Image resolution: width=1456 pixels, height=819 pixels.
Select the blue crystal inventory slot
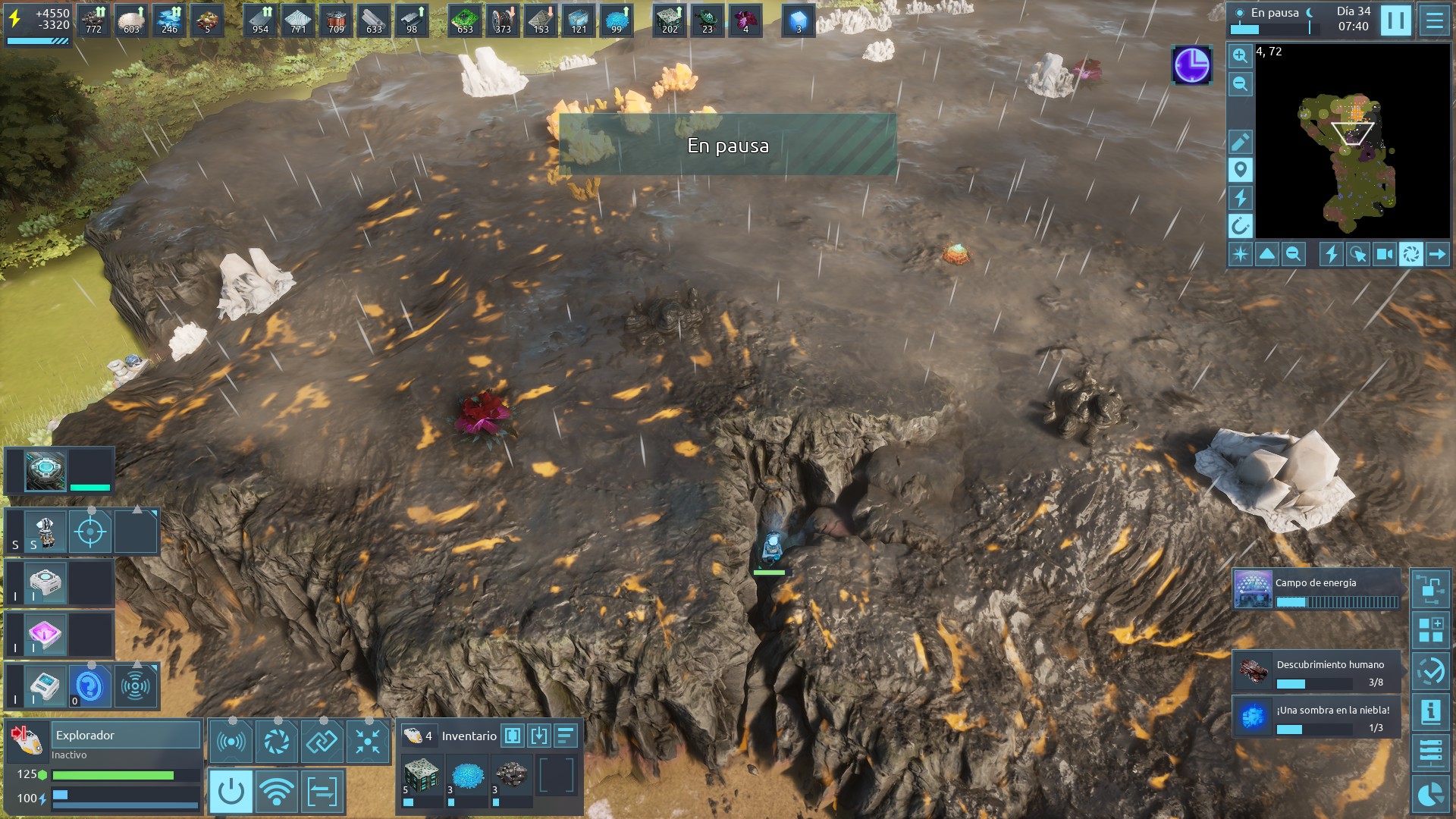point(467,777)
